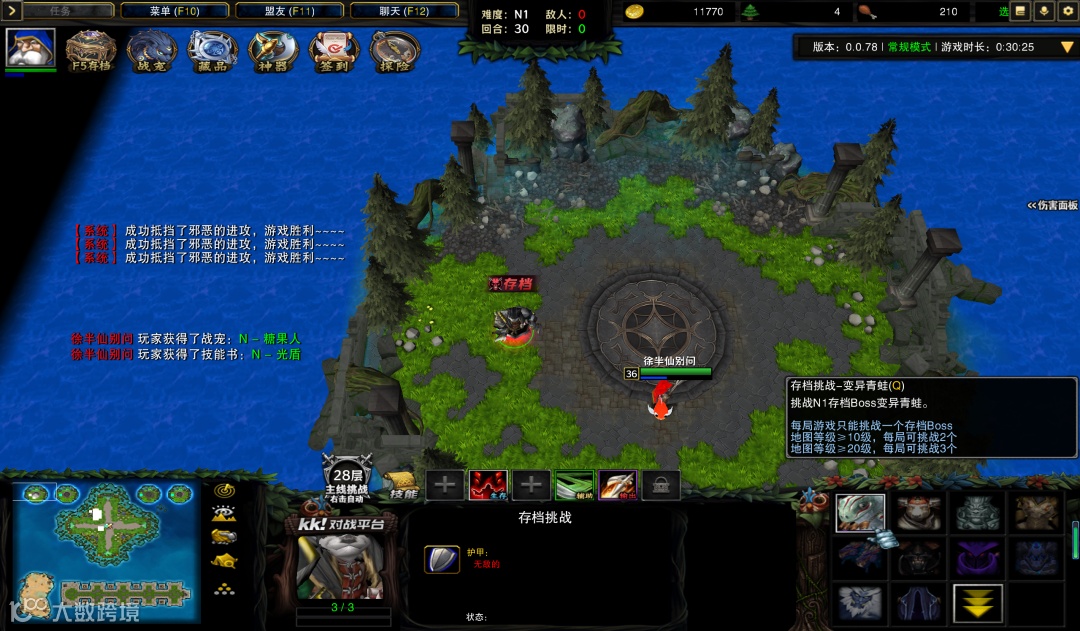Open the 伤害面板 damage panel

coord(1053,205)
